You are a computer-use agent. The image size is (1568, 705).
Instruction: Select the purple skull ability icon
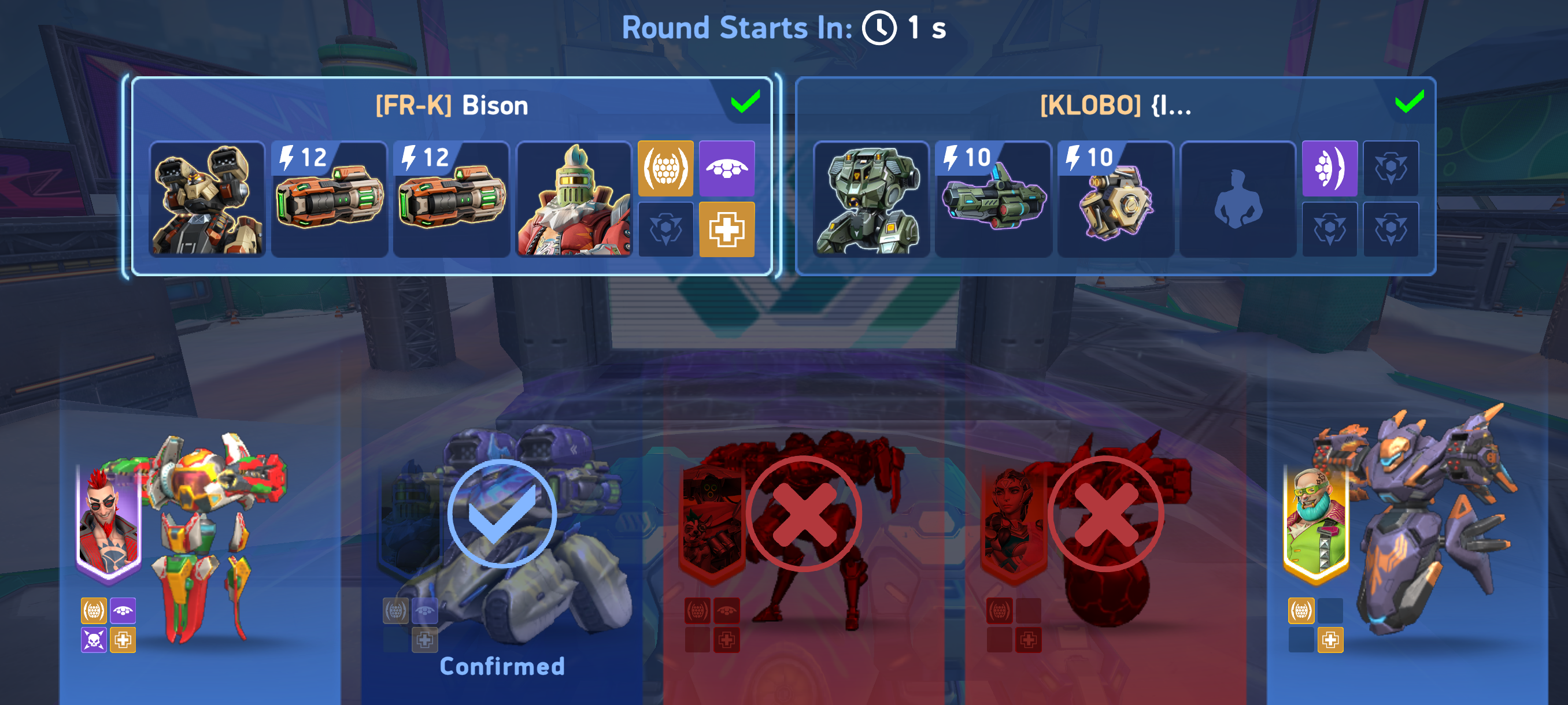(x=94, y=639)
